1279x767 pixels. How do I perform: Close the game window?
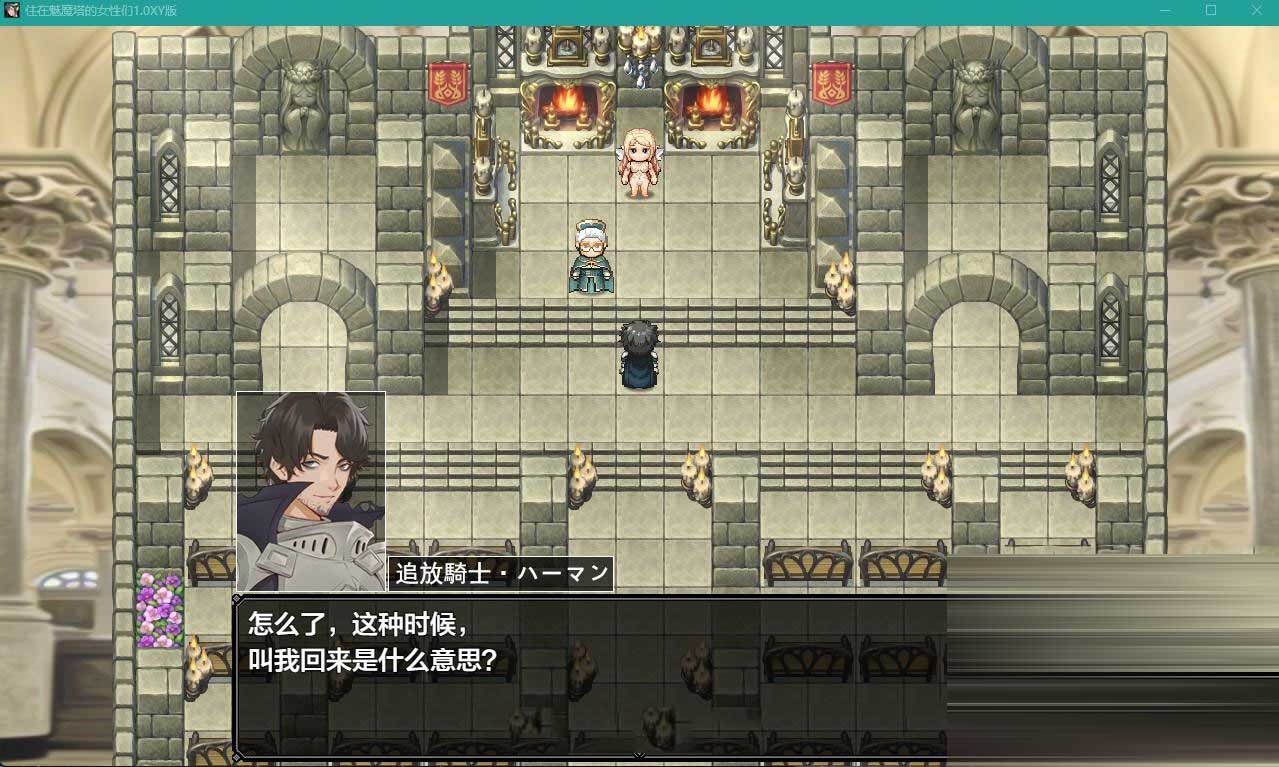[x=1256, y=10]
